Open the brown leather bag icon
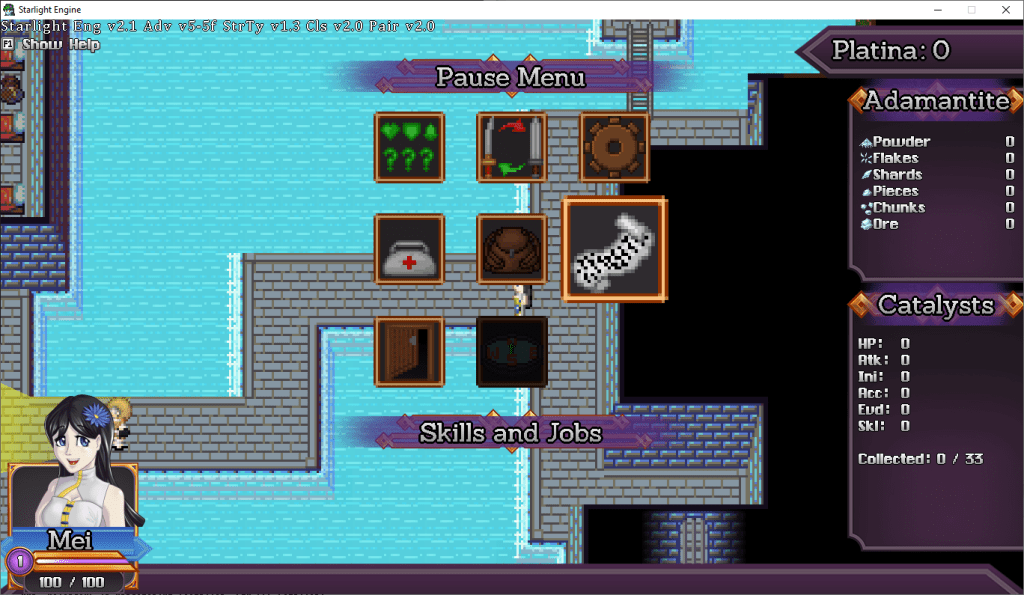This screenshot has width=1024, height=595. [x=511, y=250]
